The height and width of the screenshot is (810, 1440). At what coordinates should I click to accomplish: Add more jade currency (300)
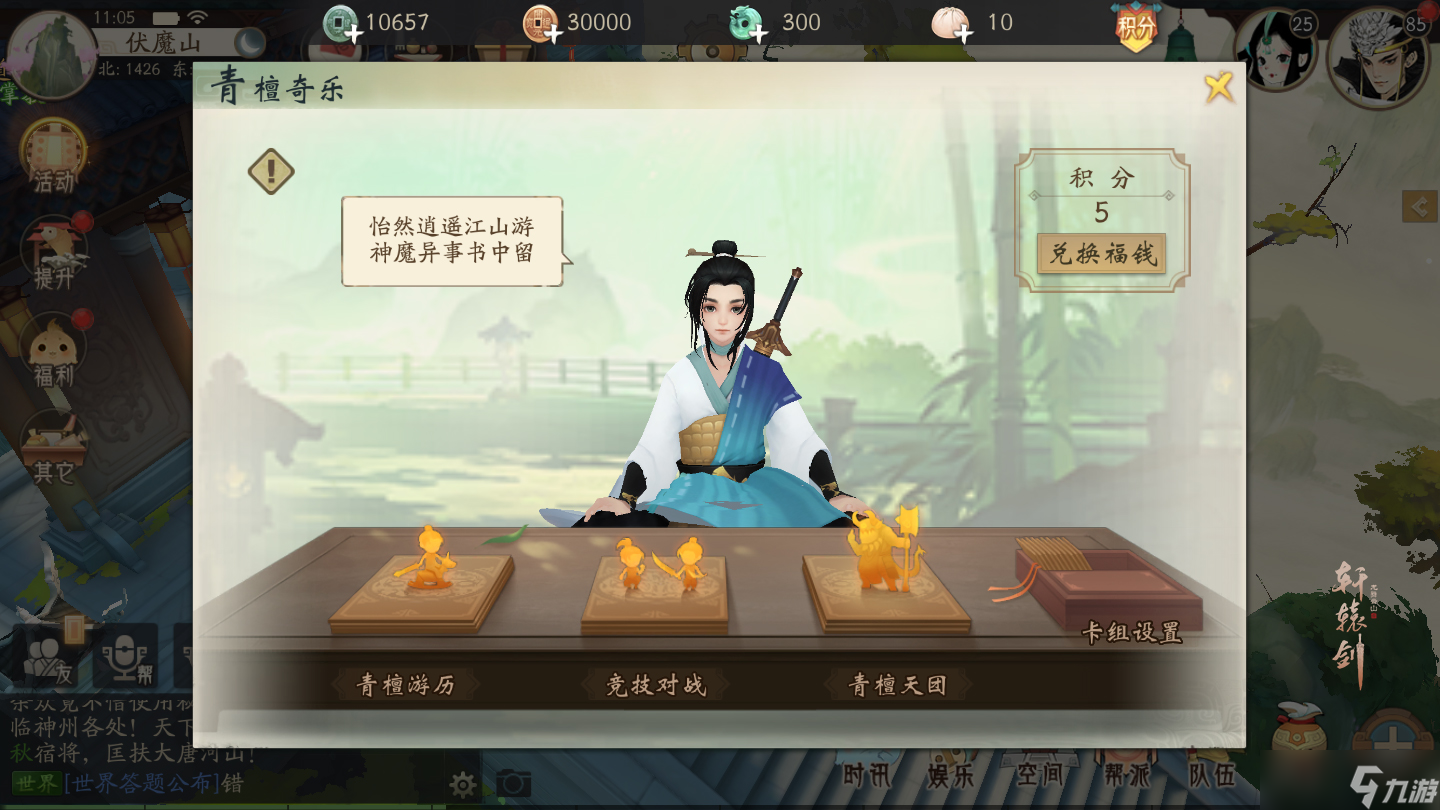(x=758, y=36)
